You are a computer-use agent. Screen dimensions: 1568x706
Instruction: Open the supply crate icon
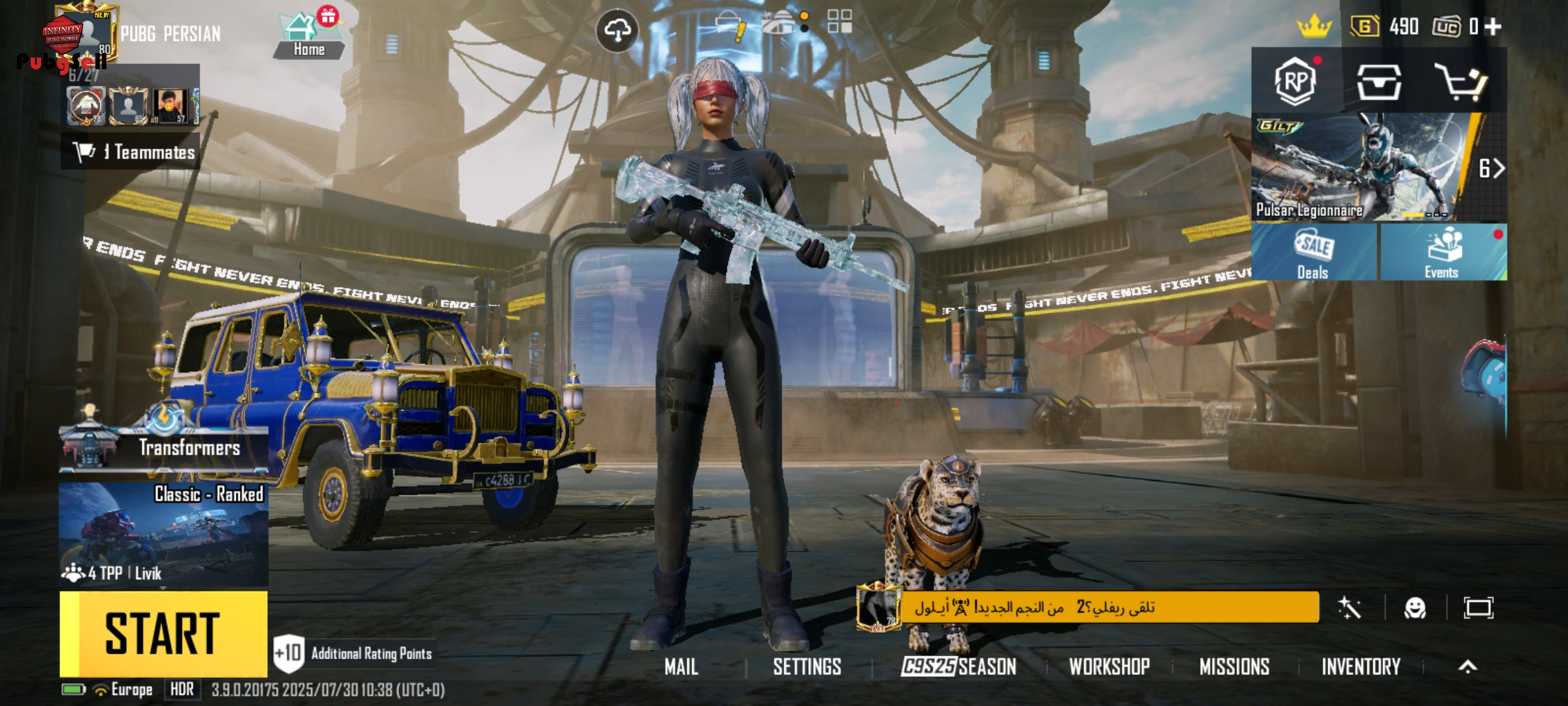coord(1379,82)
